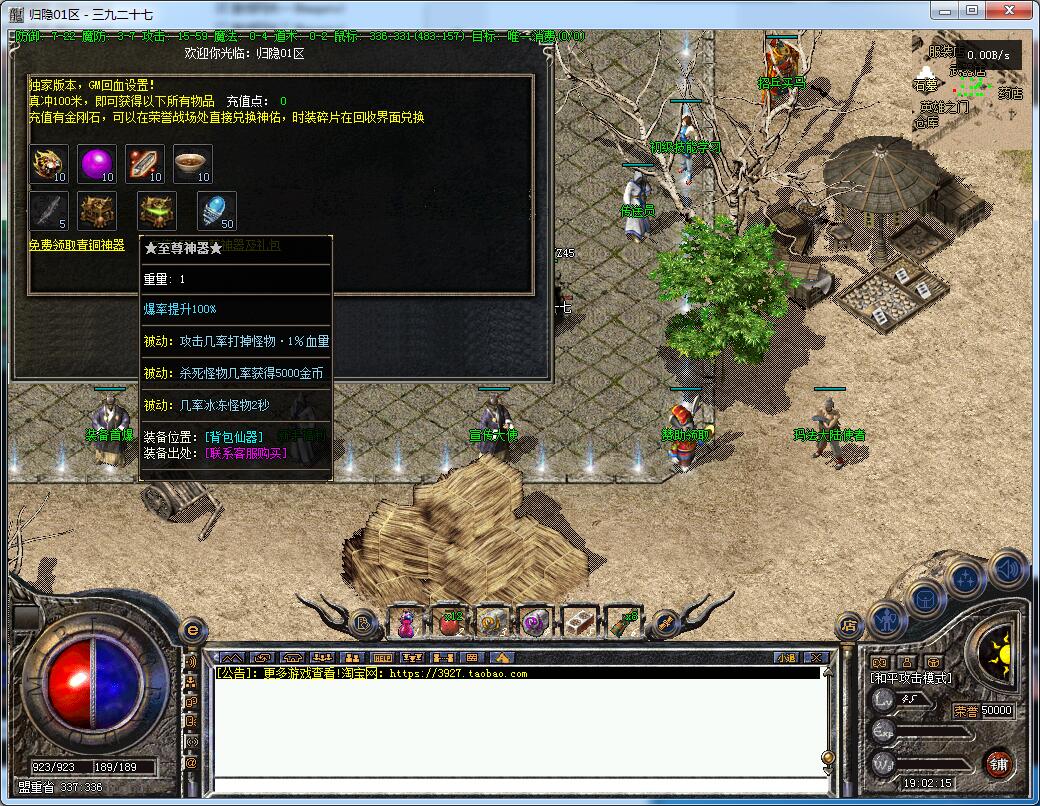Image resolution: width=1040 pixels, height=806 pixels.
Task: Pick the blue crystal reward with count 50
Action: pos(216,210)
